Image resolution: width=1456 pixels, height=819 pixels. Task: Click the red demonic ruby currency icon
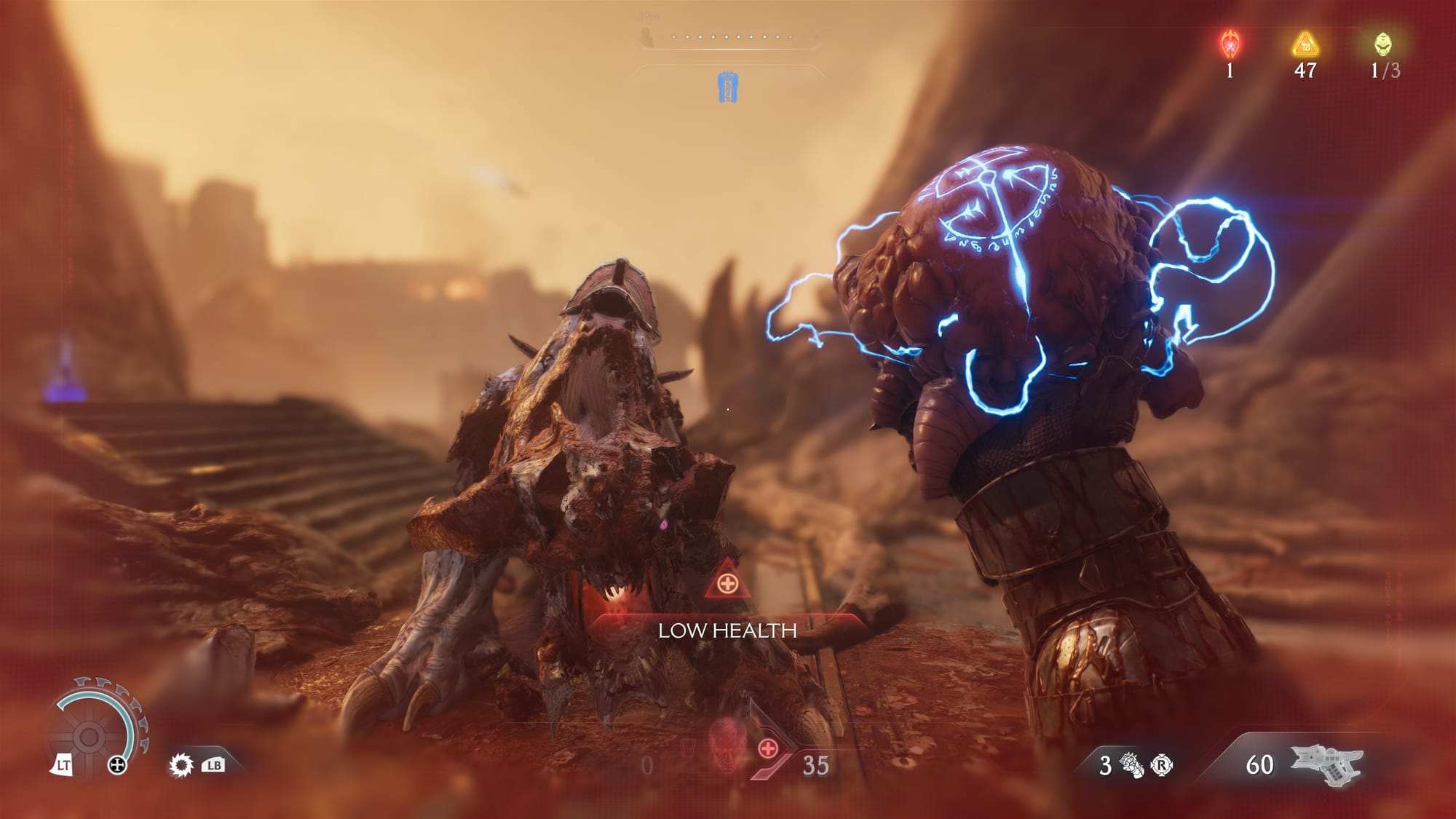pyautogui.click(x=1230, y=44)
